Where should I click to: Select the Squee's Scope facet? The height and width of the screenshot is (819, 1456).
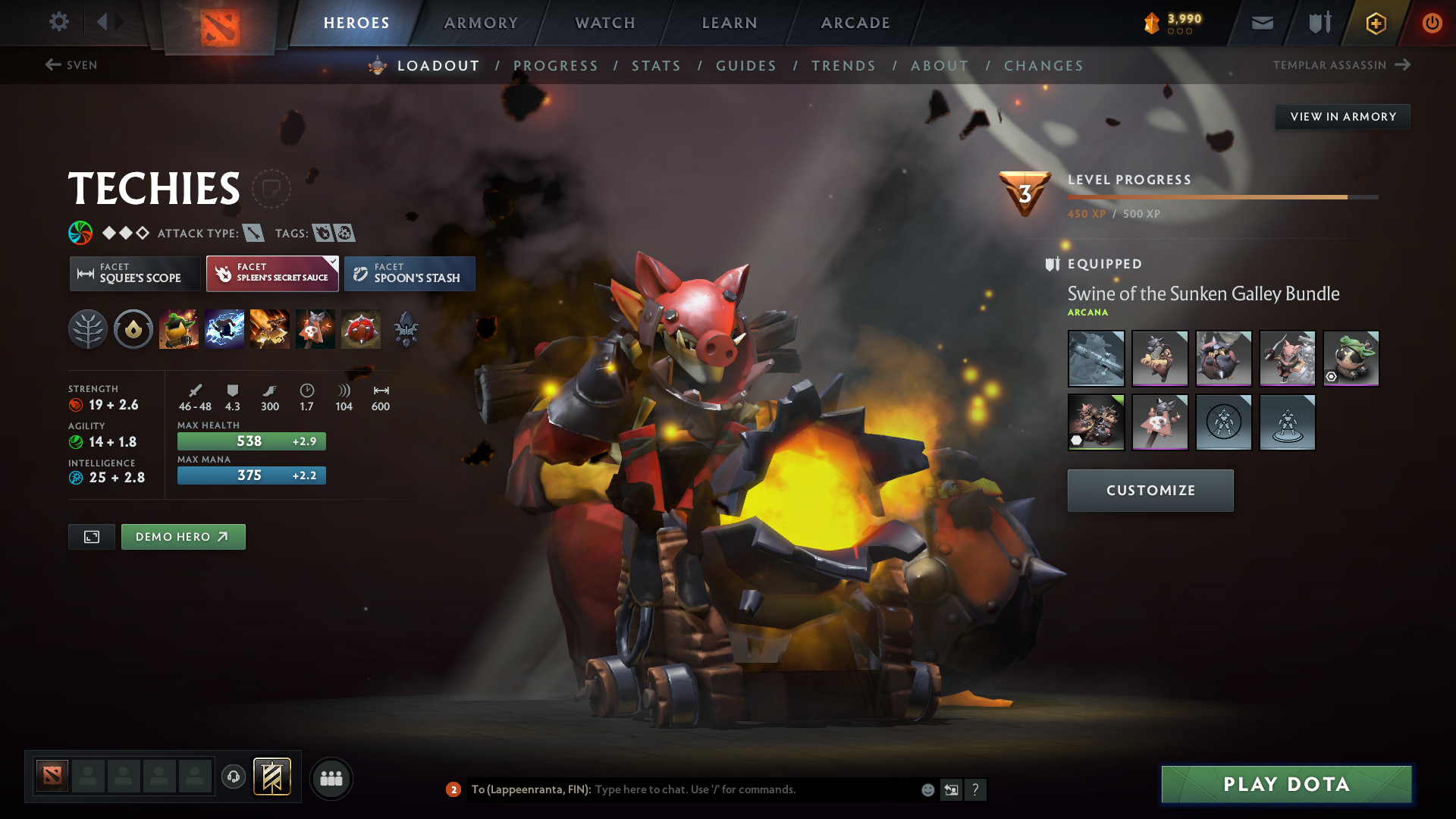pos(135,273)
